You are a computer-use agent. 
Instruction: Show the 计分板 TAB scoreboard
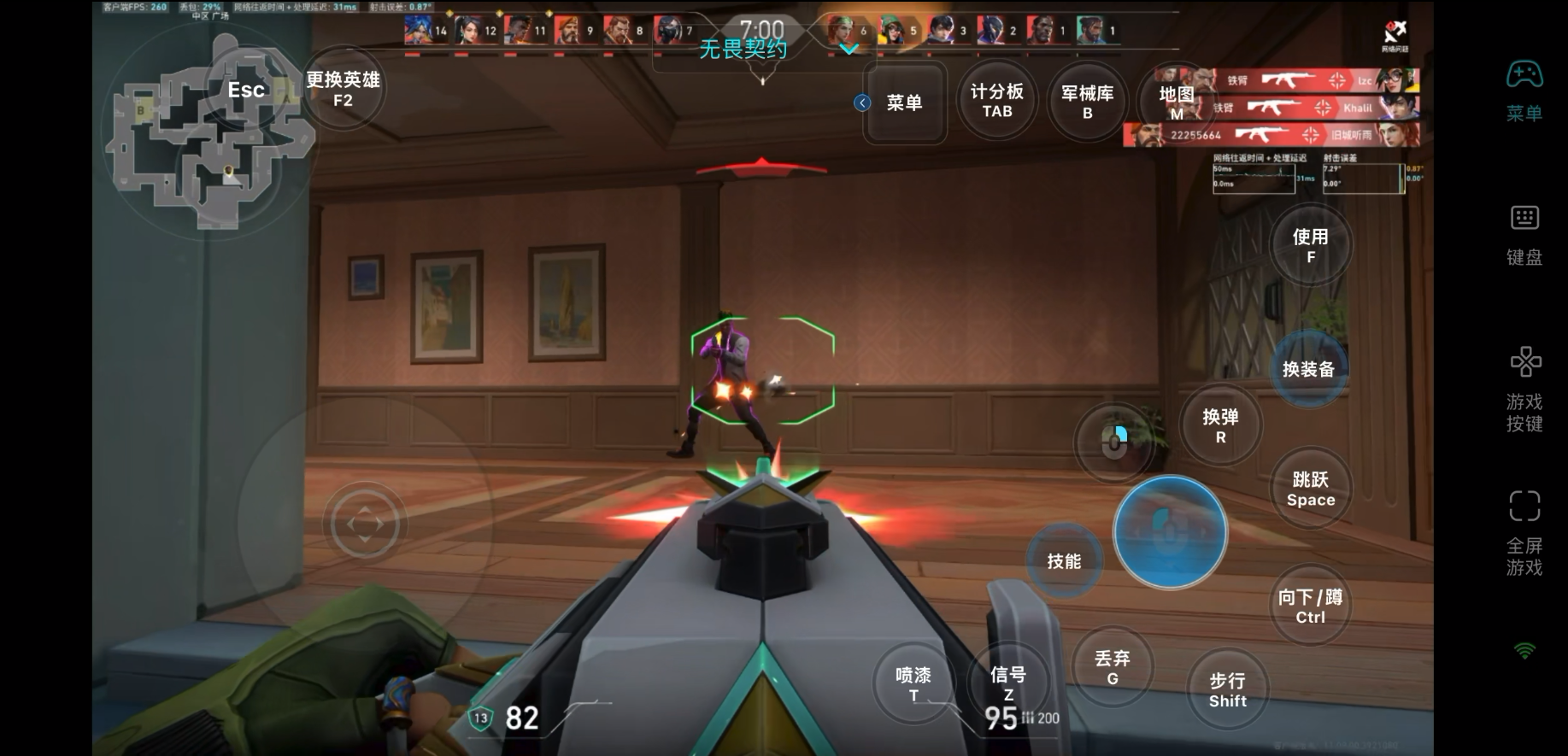(996, 101)
